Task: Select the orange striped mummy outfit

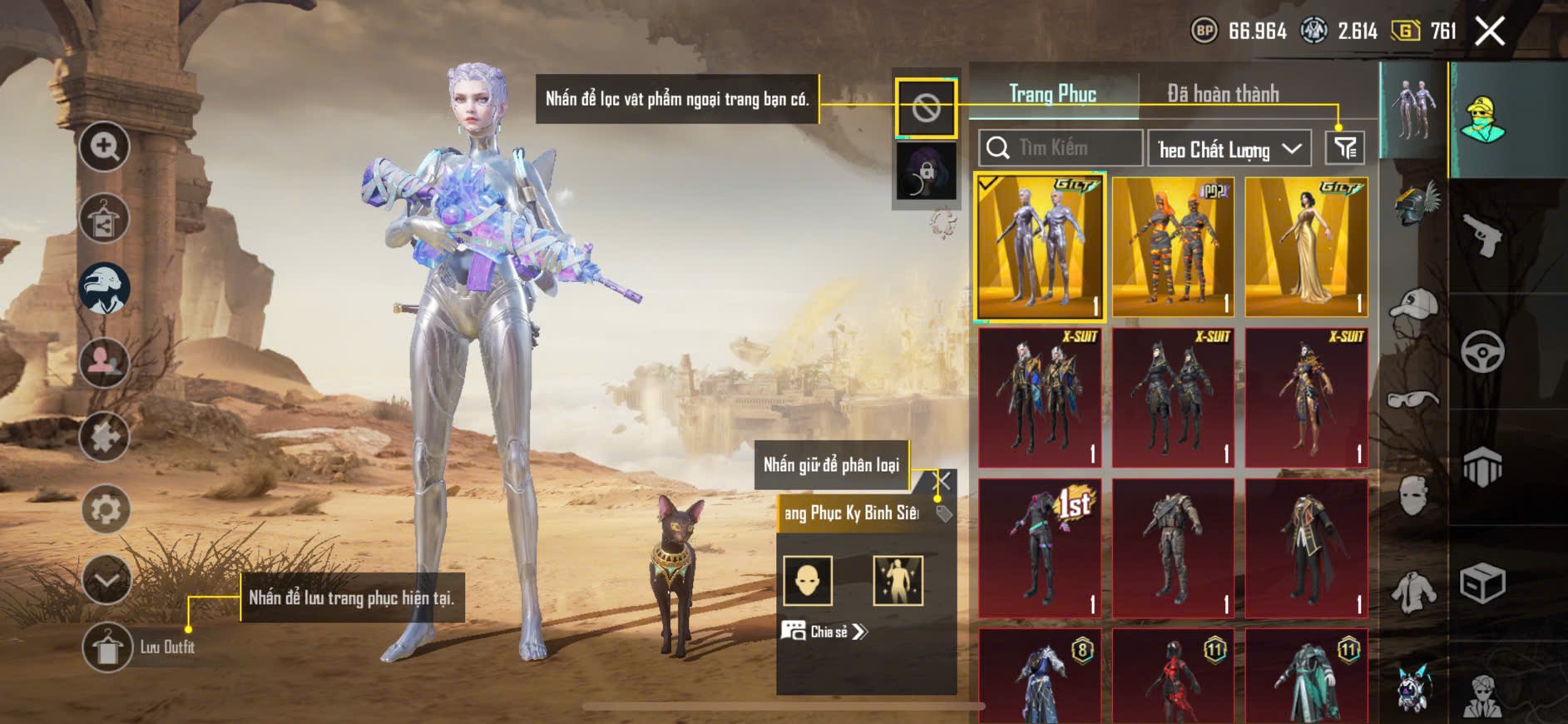Action: (1173, 247)
